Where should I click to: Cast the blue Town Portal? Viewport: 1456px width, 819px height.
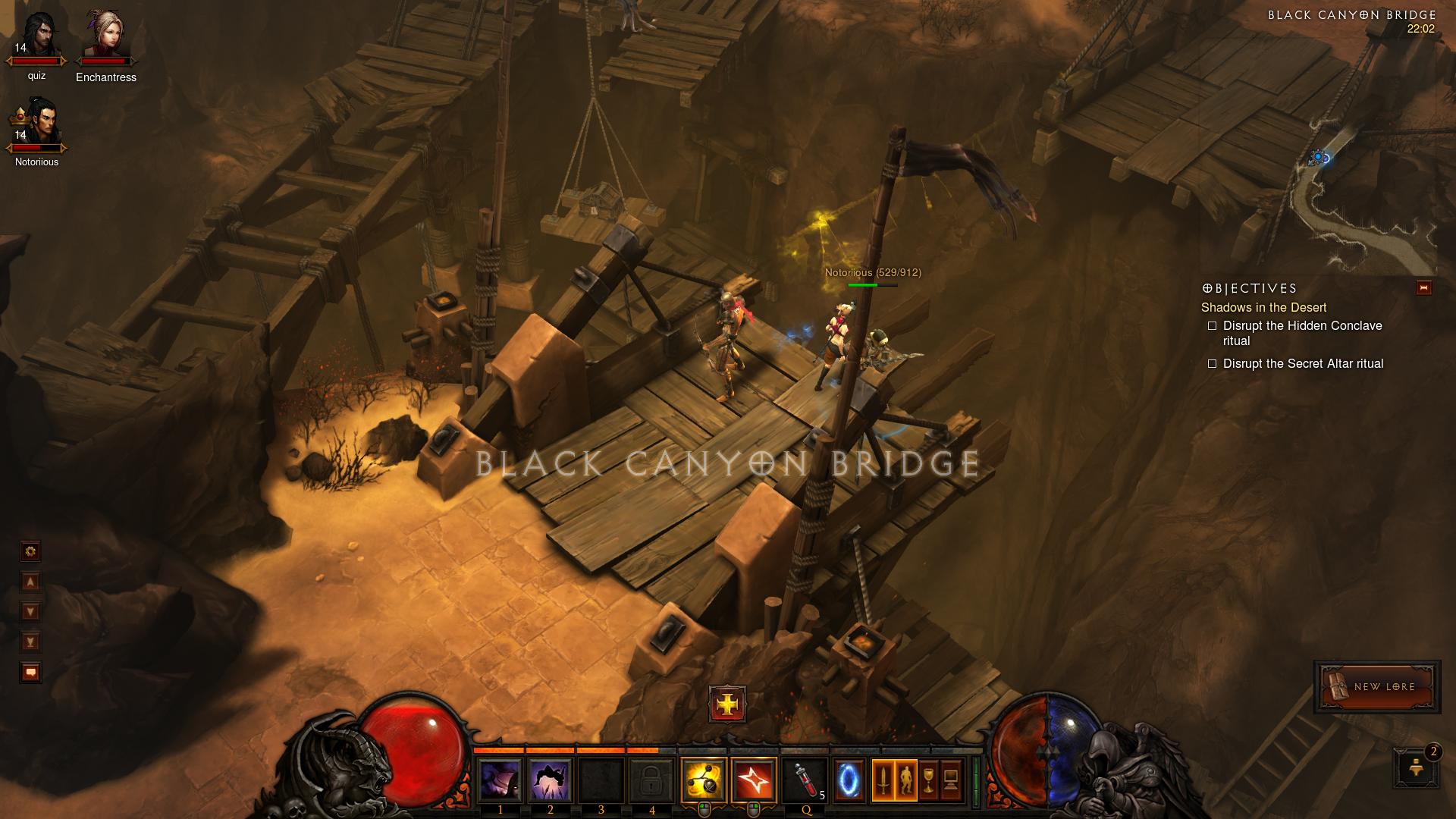pos(849,780)
